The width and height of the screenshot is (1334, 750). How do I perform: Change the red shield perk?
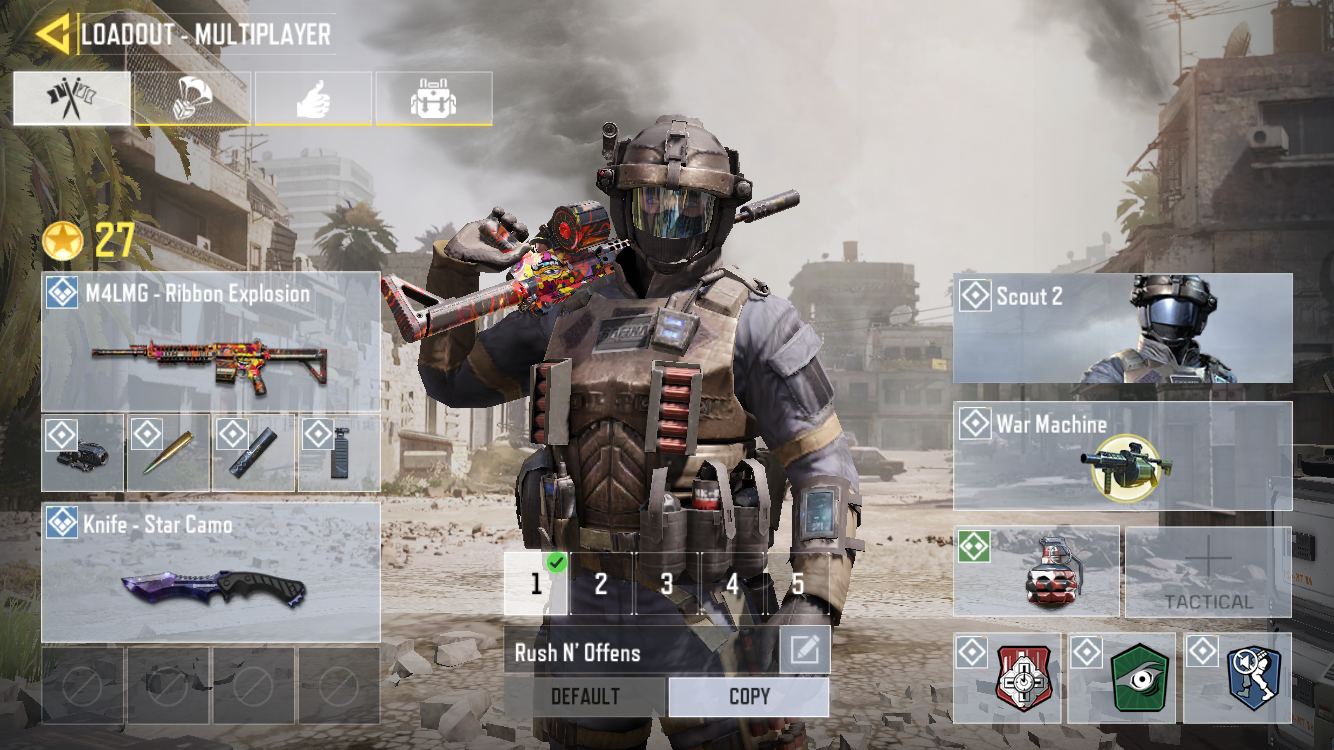[1010, 678]
